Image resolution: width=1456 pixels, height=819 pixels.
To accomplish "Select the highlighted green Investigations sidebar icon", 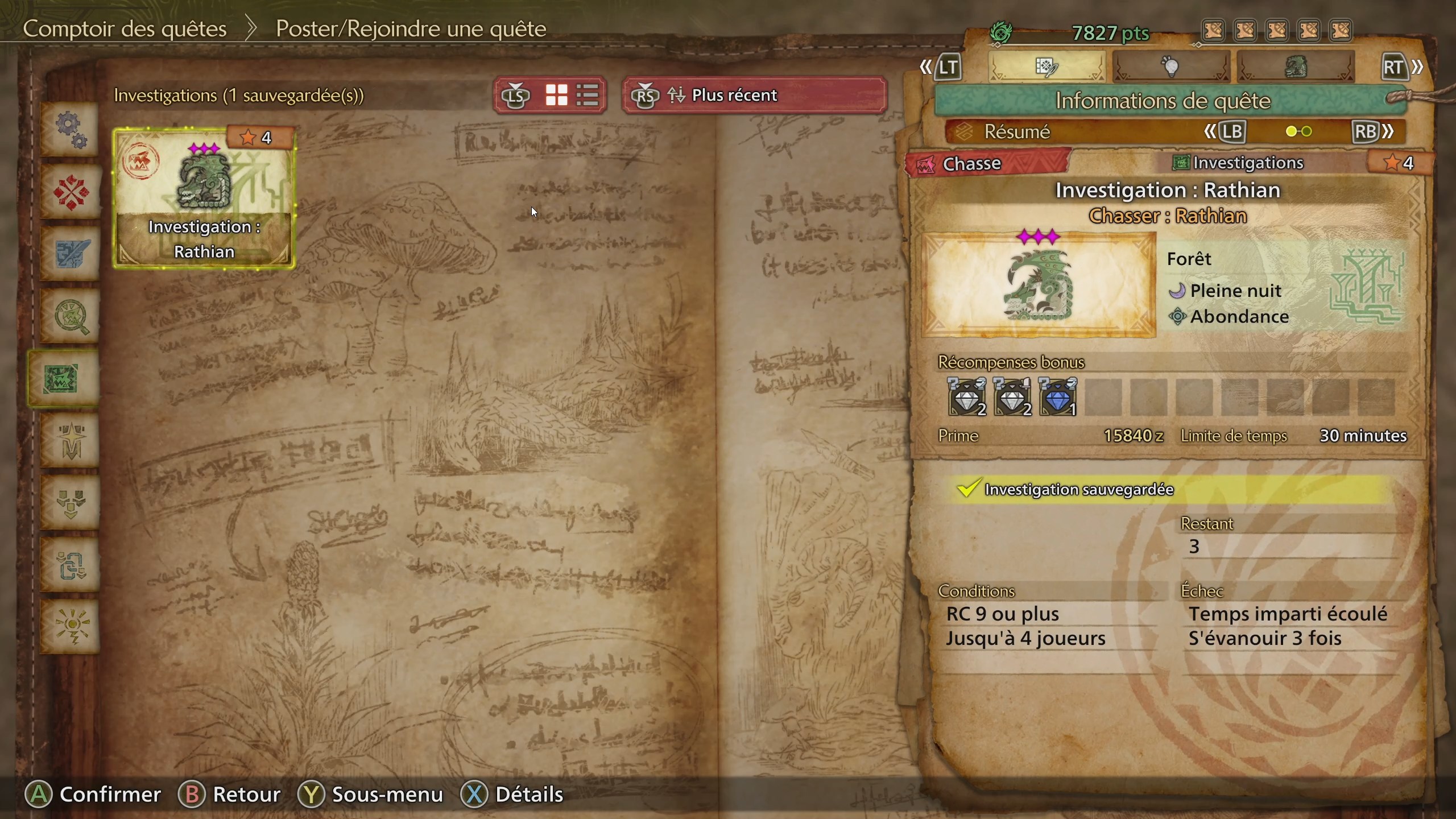I will coord(68,378).
